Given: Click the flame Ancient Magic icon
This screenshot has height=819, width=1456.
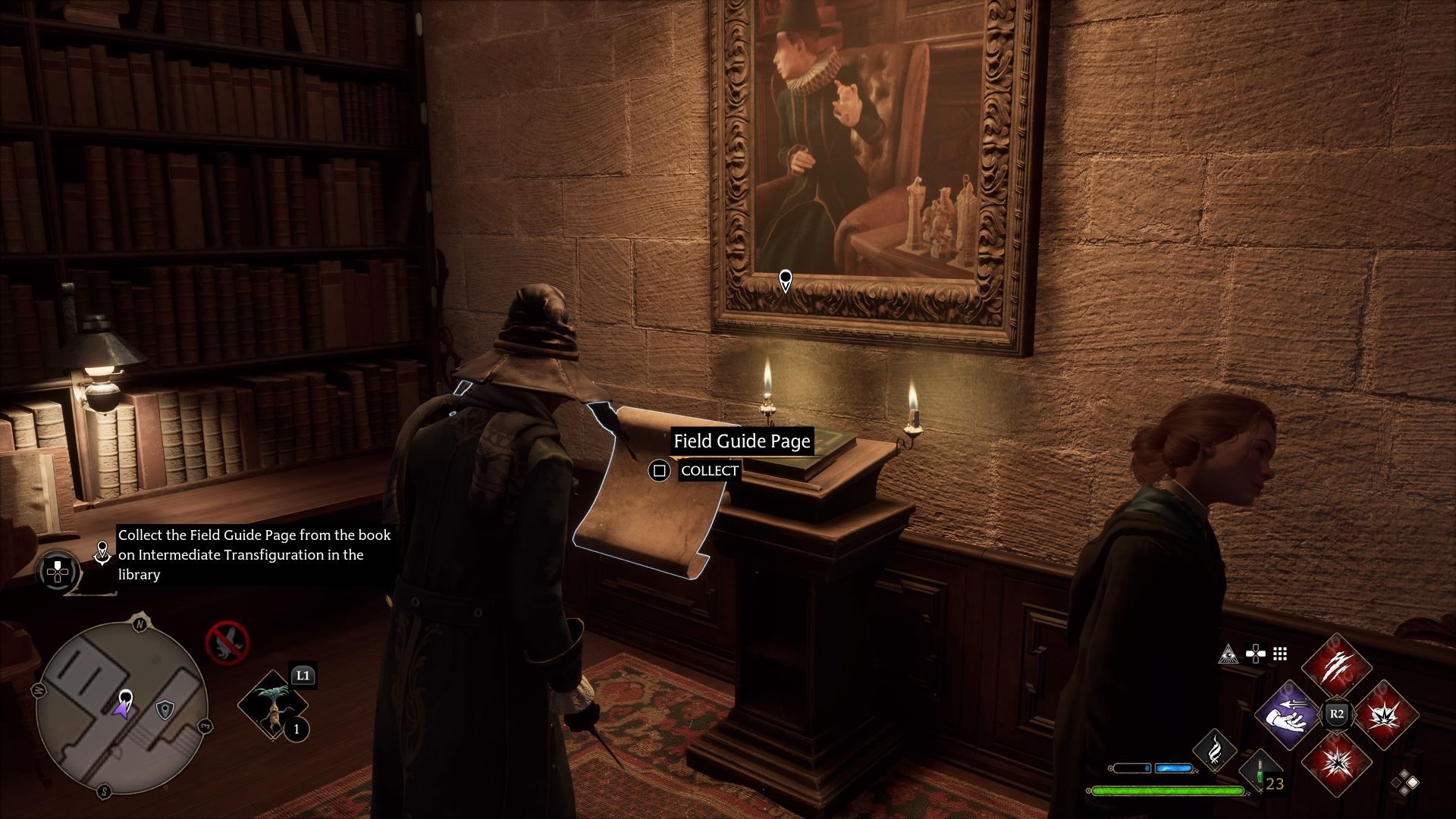Looking at the screenshot, I should [x=1216, y=752].
